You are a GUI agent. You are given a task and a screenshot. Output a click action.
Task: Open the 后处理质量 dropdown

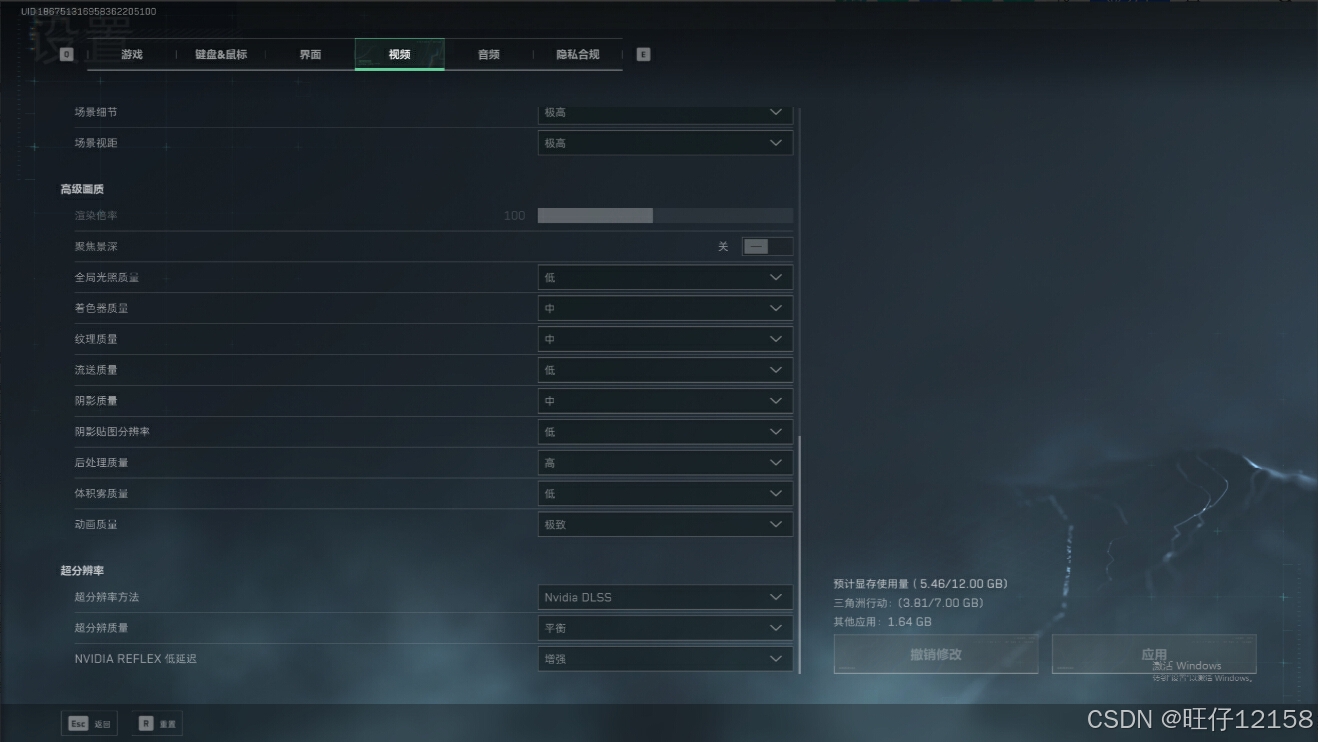pos(665,463)
